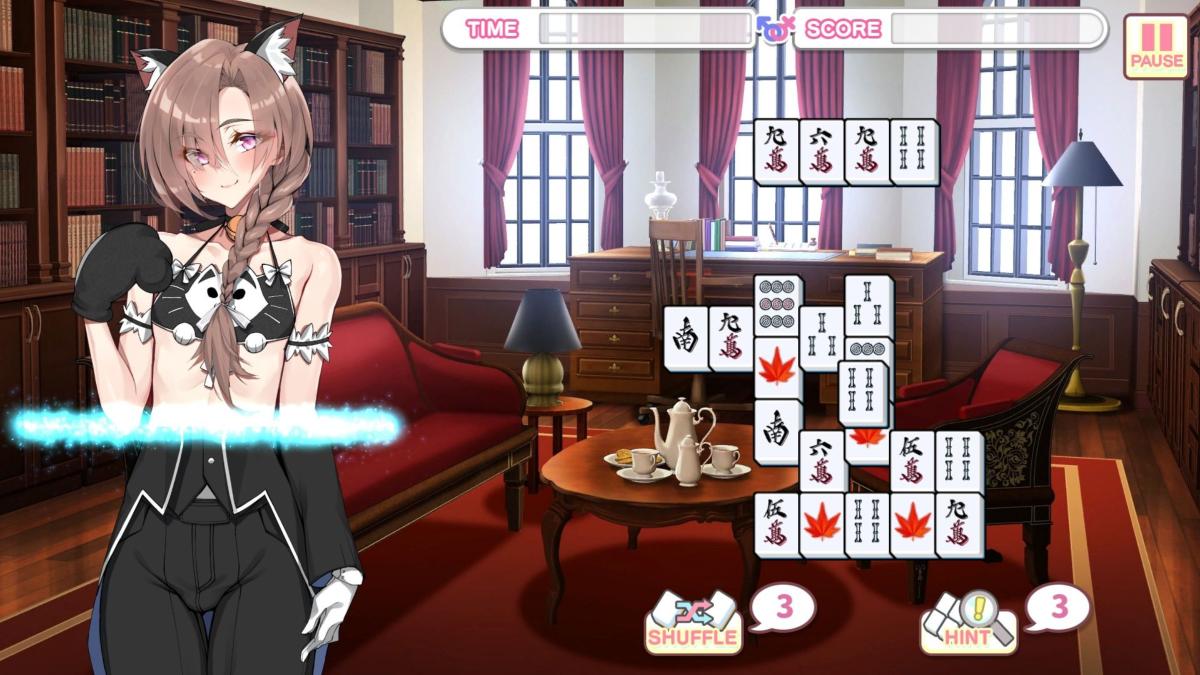Pick the six-bamboo tile stacked on top
1200x675 pixels.
[x=862, y=392]
